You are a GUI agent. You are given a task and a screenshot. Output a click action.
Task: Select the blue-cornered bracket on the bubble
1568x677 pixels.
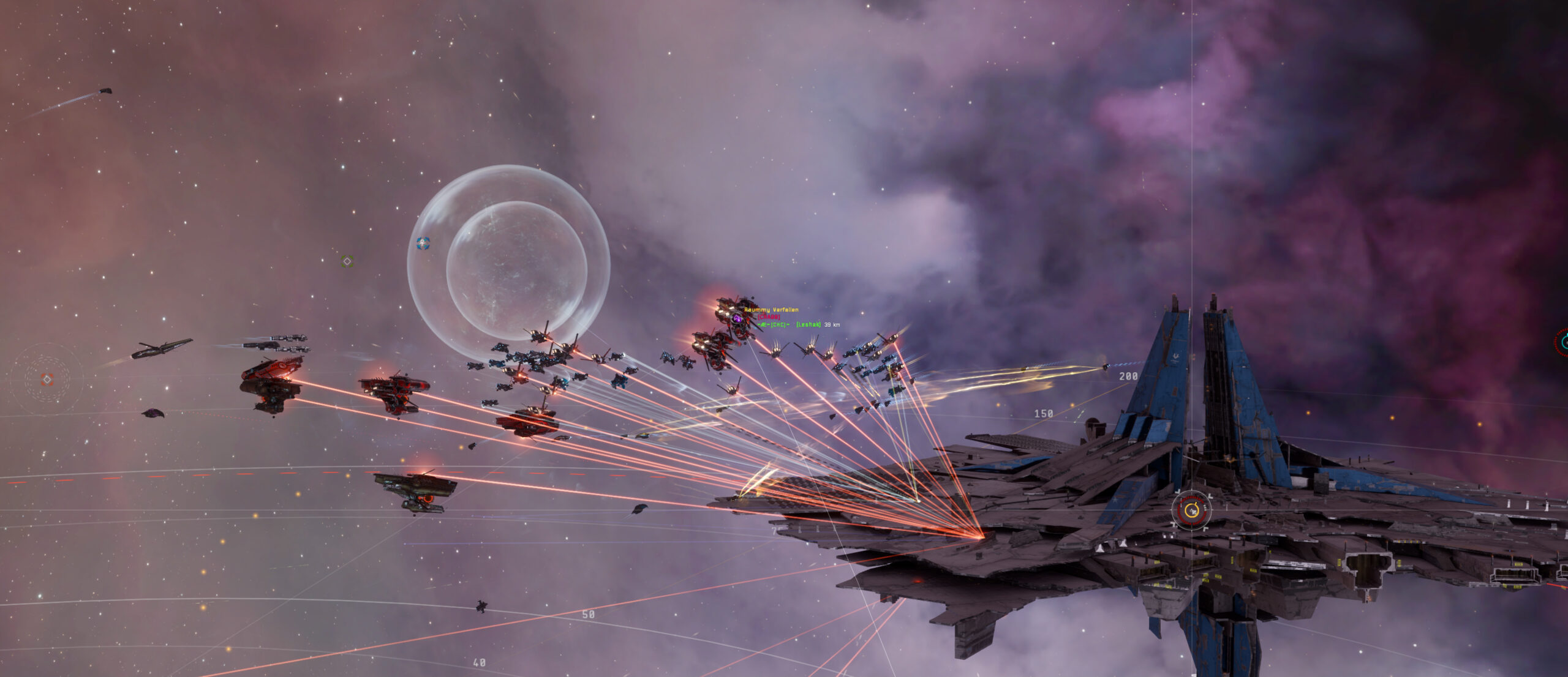click(423, 244)
